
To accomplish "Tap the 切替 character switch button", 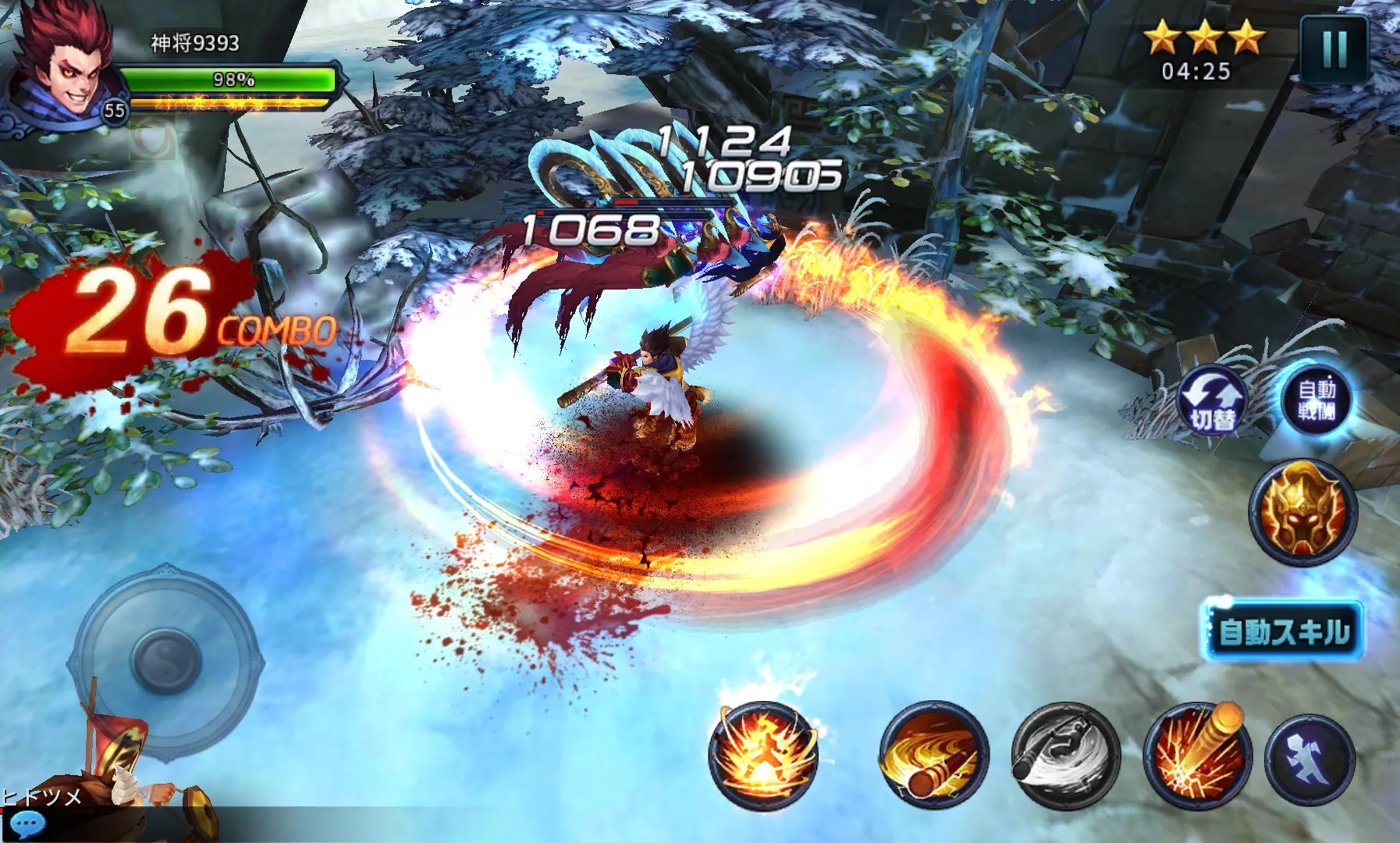I will click(1213, 402).
